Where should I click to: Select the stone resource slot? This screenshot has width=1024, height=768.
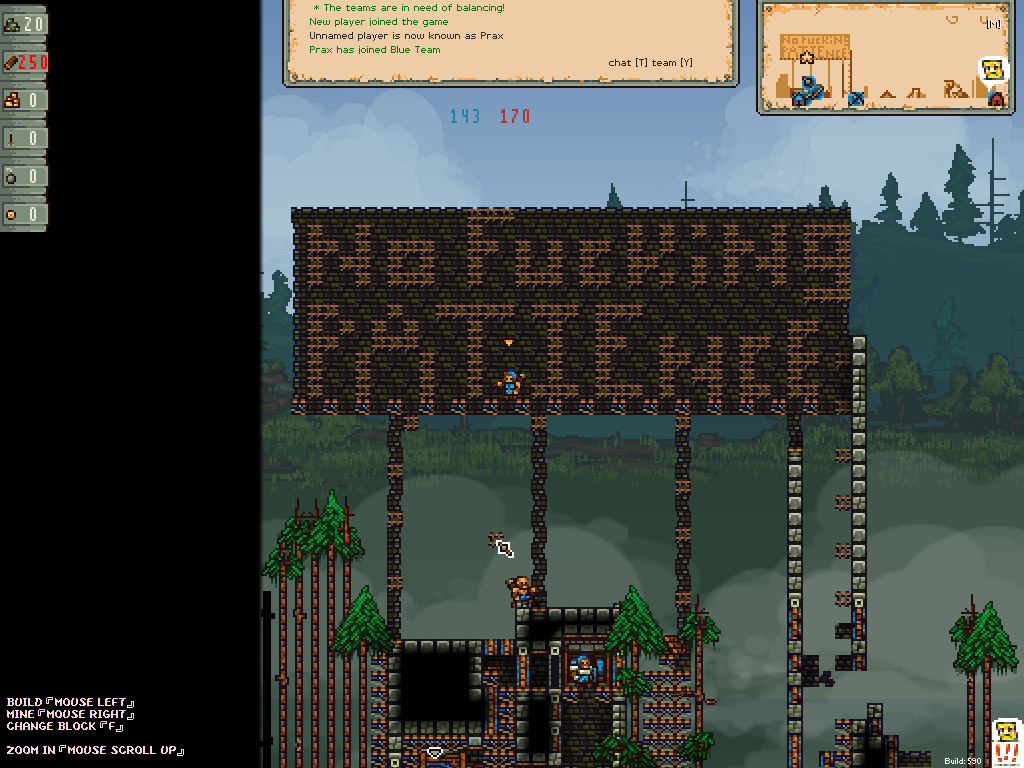(x=24, y=24)
